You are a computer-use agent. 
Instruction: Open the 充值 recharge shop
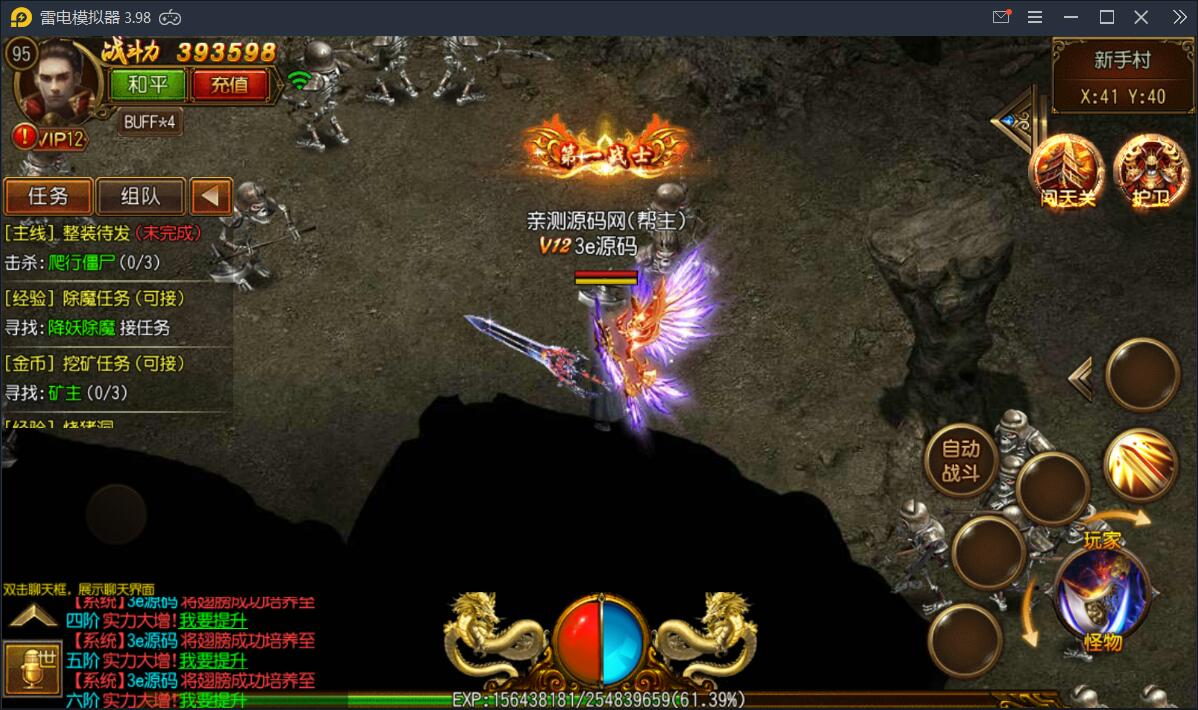coord(229,85)
